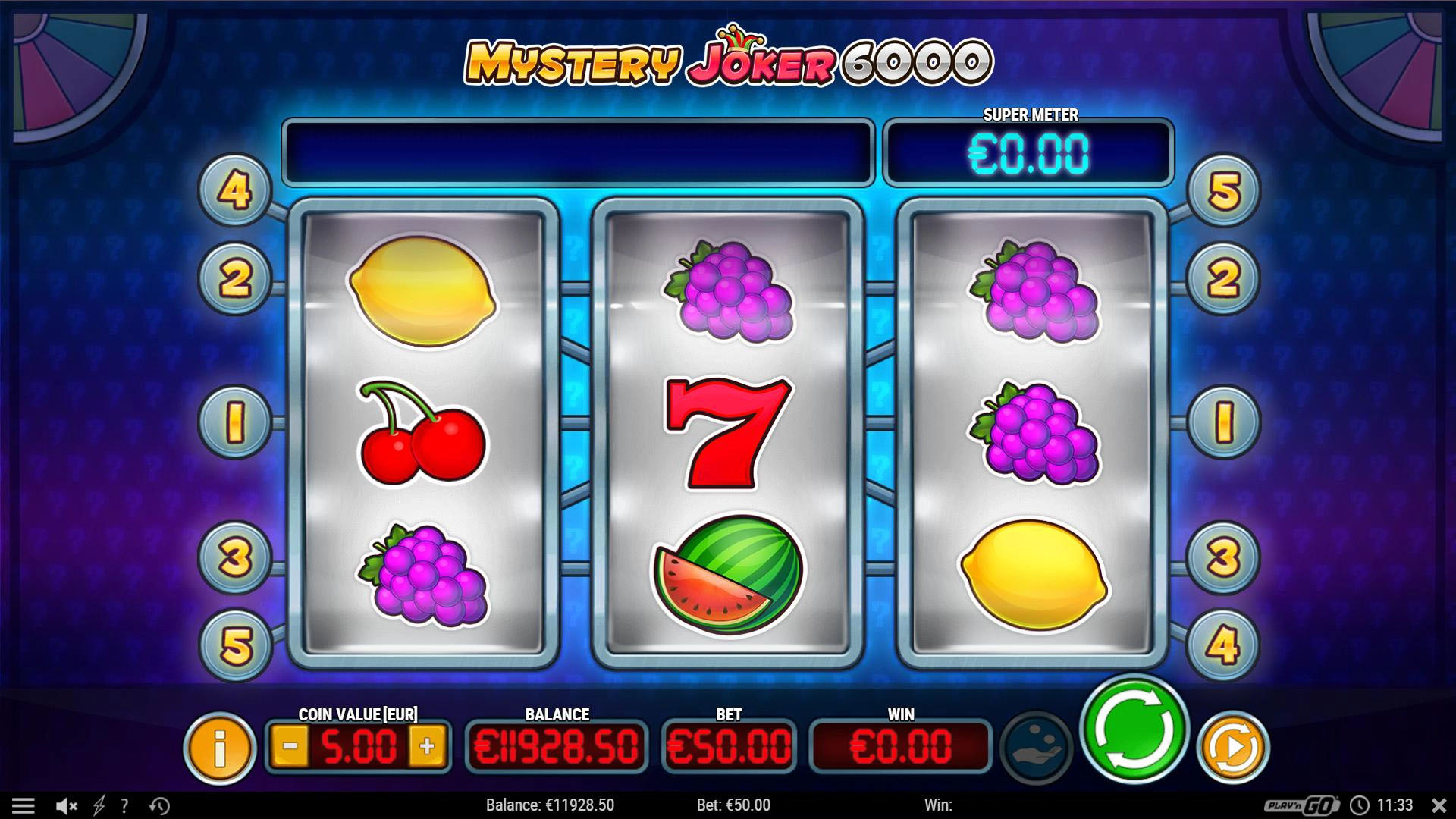The image size is (1456, 819).
Task: Toggle the lightning bolt fast play
Action: coord(99,805)
